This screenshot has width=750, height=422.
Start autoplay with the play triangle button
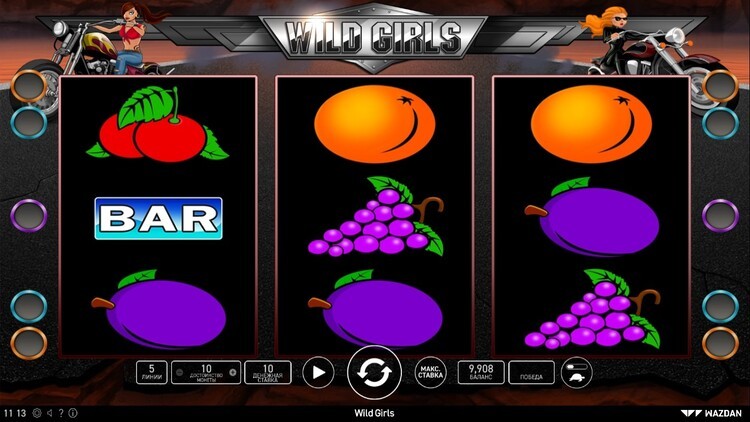(x=318, y=373)
